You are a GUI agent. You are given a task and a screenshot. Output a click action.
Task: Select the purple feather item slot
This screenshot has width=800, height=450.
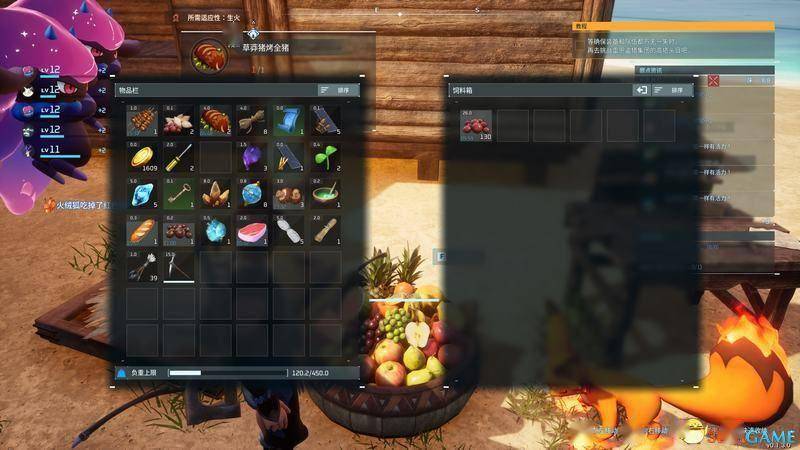click(x=251, y=157)
